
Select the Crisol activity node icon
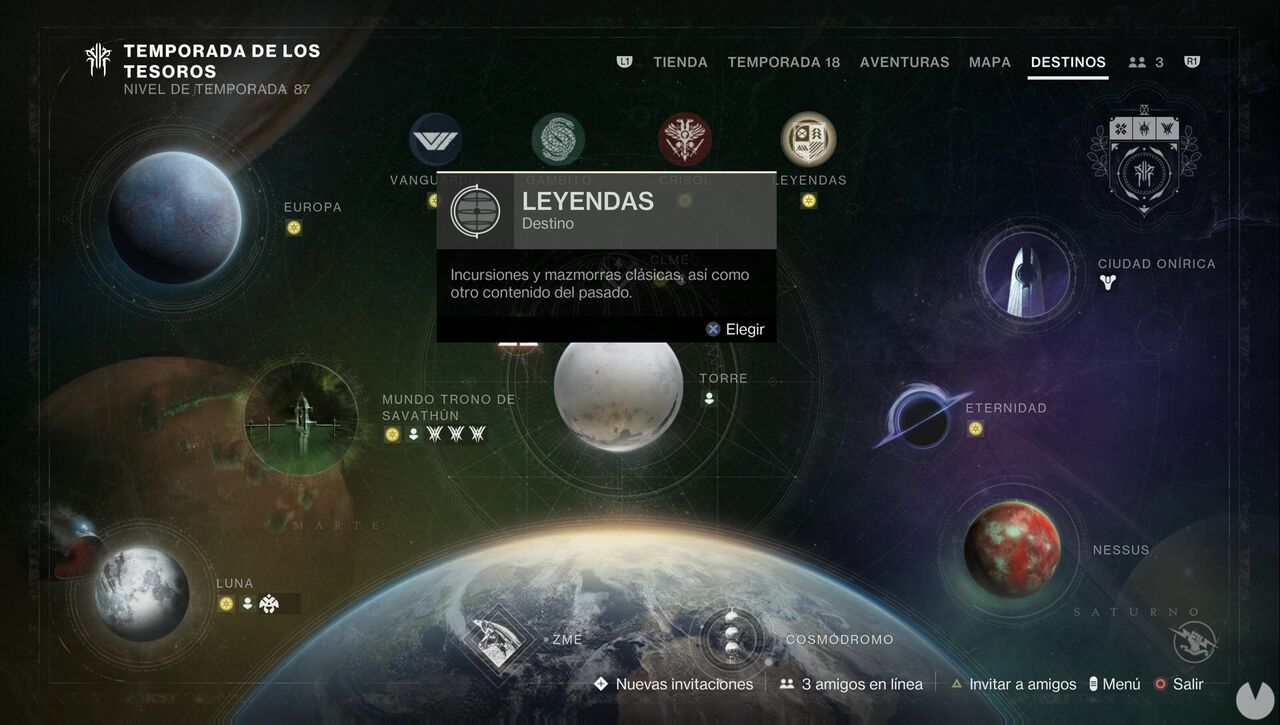tap(683, 138)
